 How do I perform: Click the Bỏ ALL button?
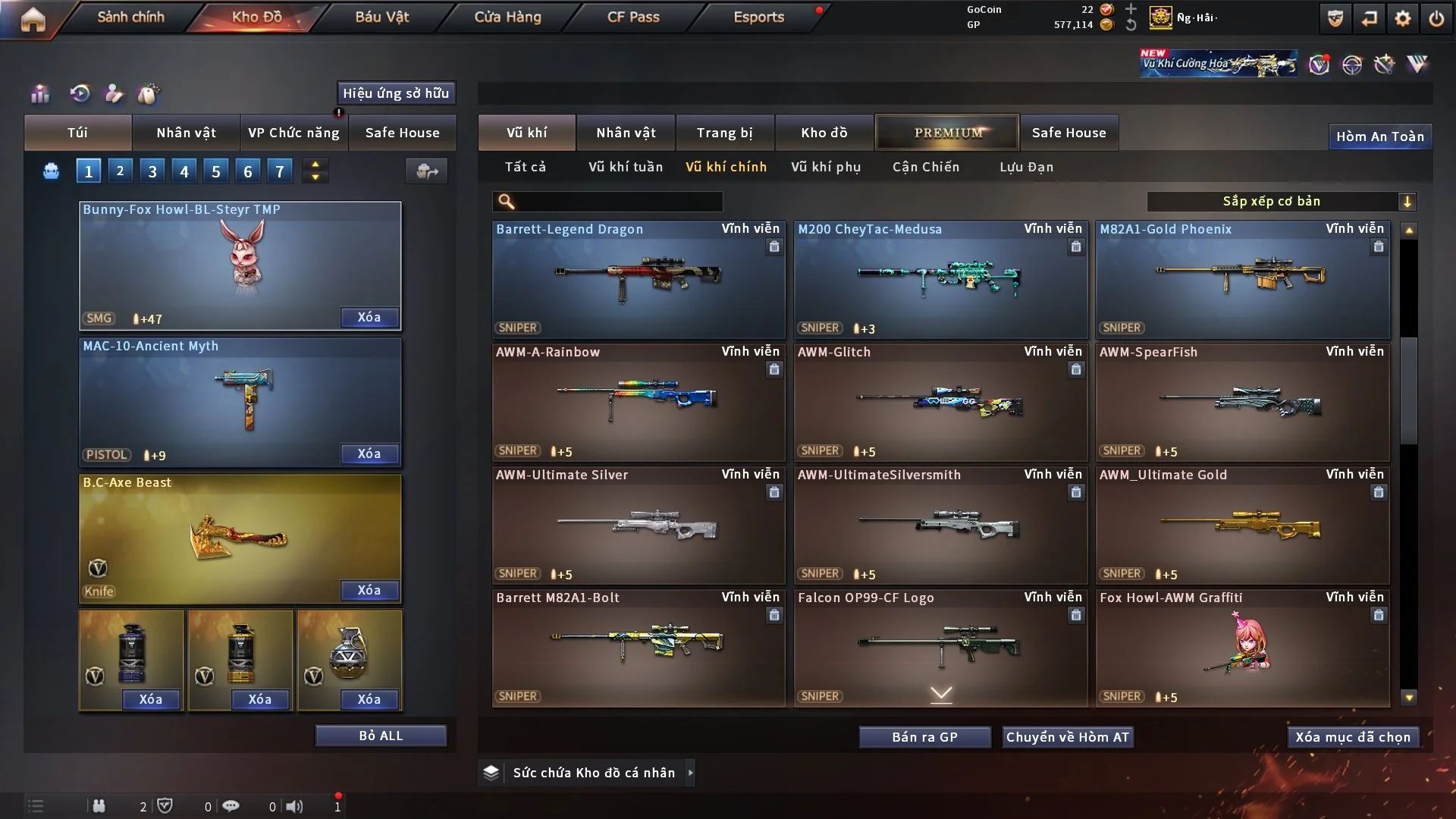pos(381,736)
